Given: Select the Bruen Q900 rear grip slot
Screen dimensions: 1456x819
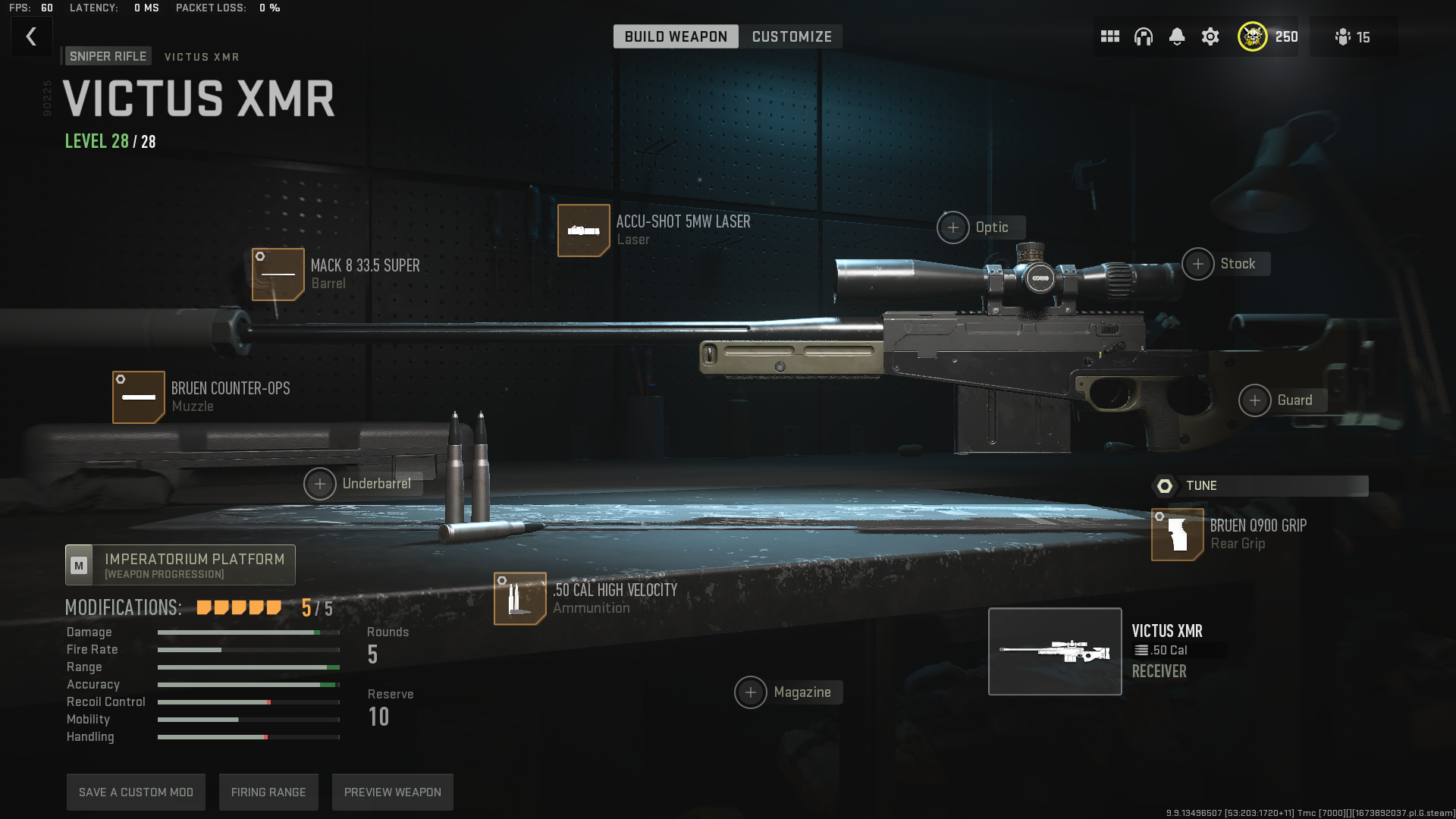Looking at the screenshot, I should click(x=1178, y=535).
